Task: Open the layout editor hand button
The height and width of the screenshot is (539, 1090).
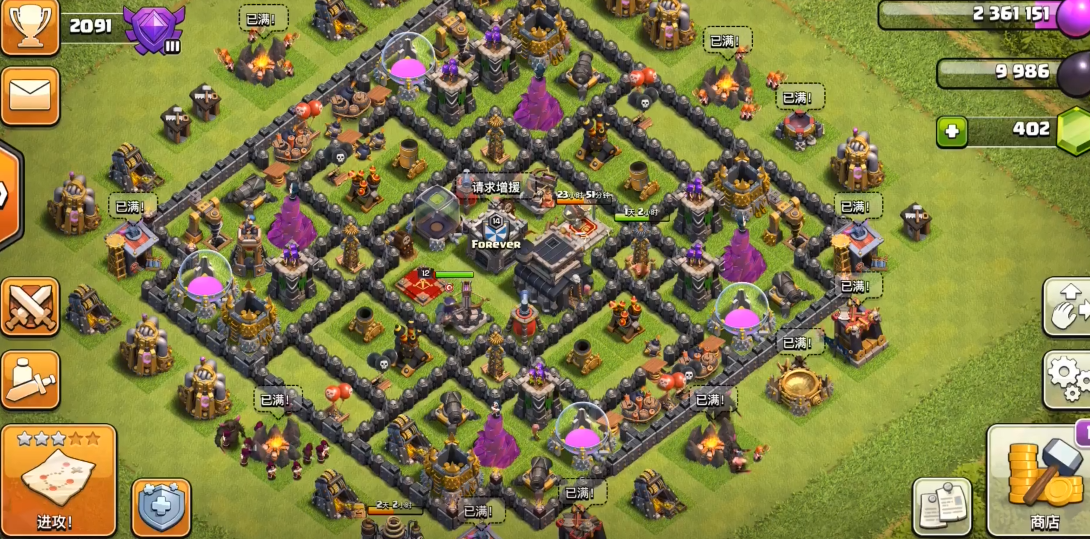Action: [1066, 306]
